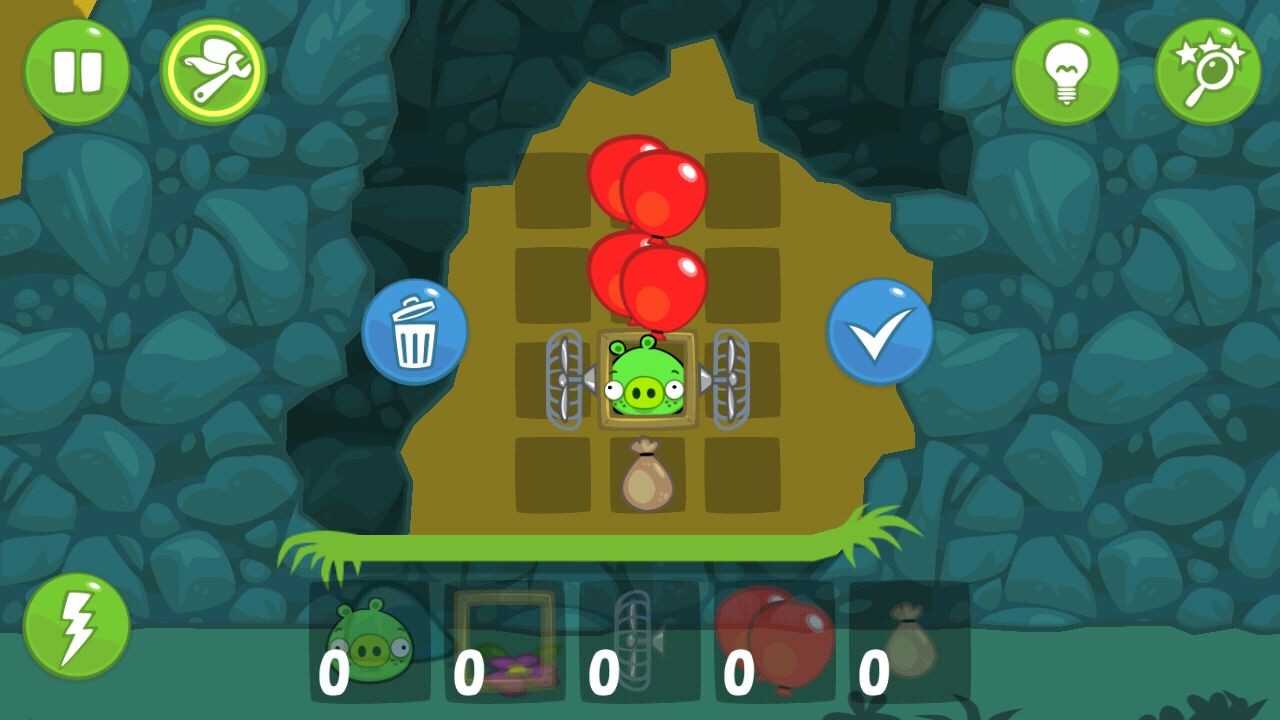Select the sandbag tile below the pig
Viewport: 1280px width, 720px height.
pyautogui.click(x=647, y=475)
